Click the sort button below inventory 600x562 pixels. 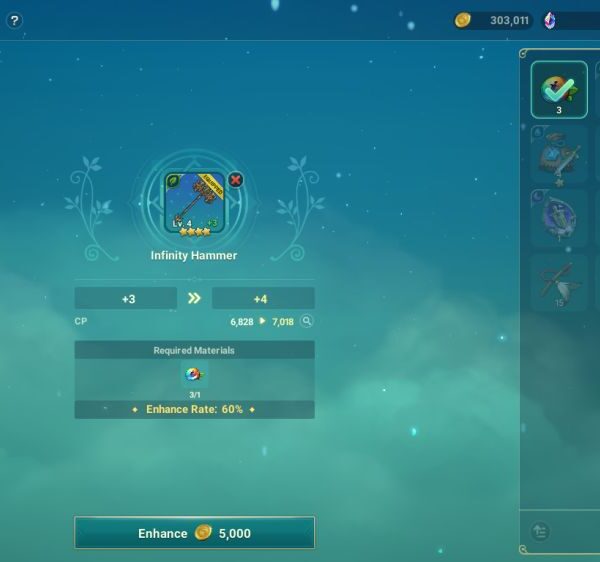pos(541,532)
